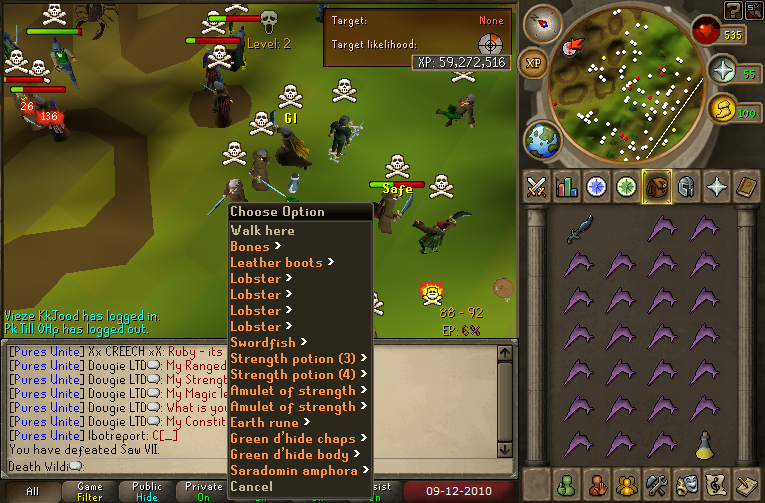The width and height of the screenshot is (765, 503).
Task: Open the combat styles tab with crossed swords
Action: click(537, 186)
